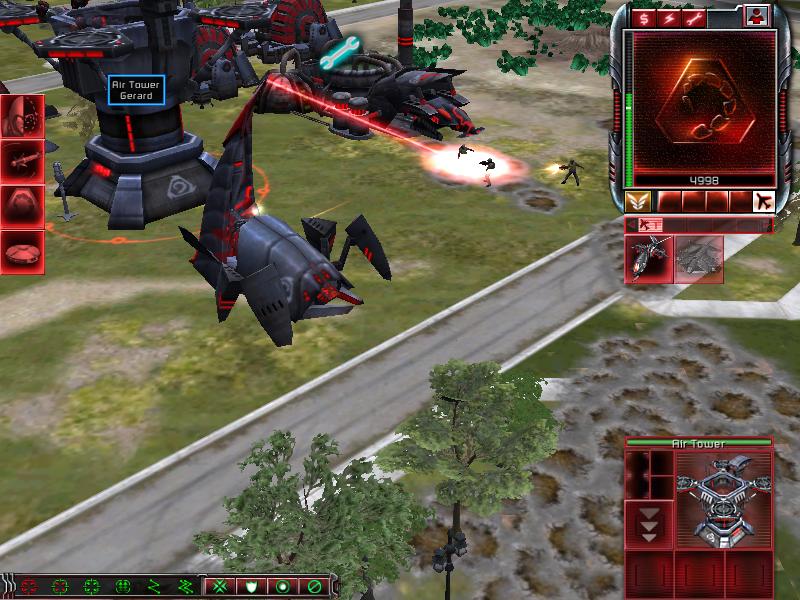800x600 pixels.
Task: Queue the Venom helicopter build icon
Action: point(649,259)
